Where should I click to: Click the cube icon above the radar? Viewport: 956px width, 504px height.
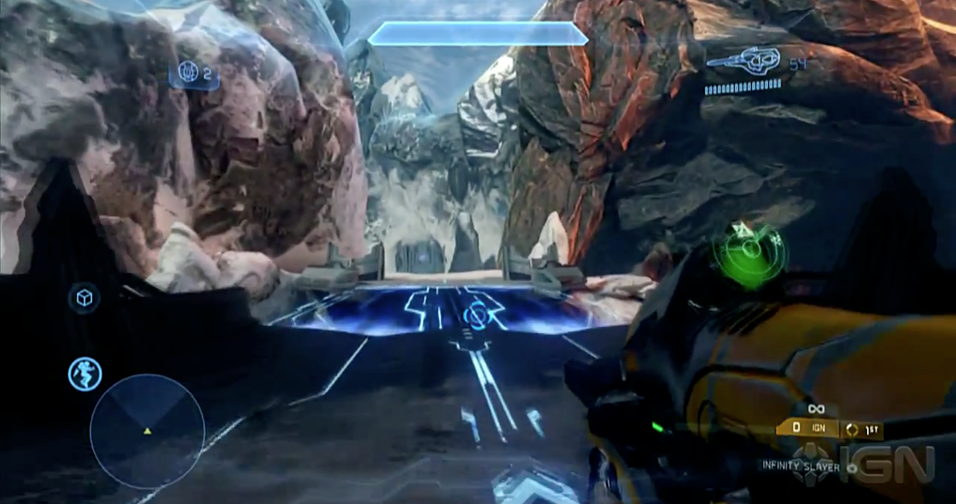[x=84, y=298]
